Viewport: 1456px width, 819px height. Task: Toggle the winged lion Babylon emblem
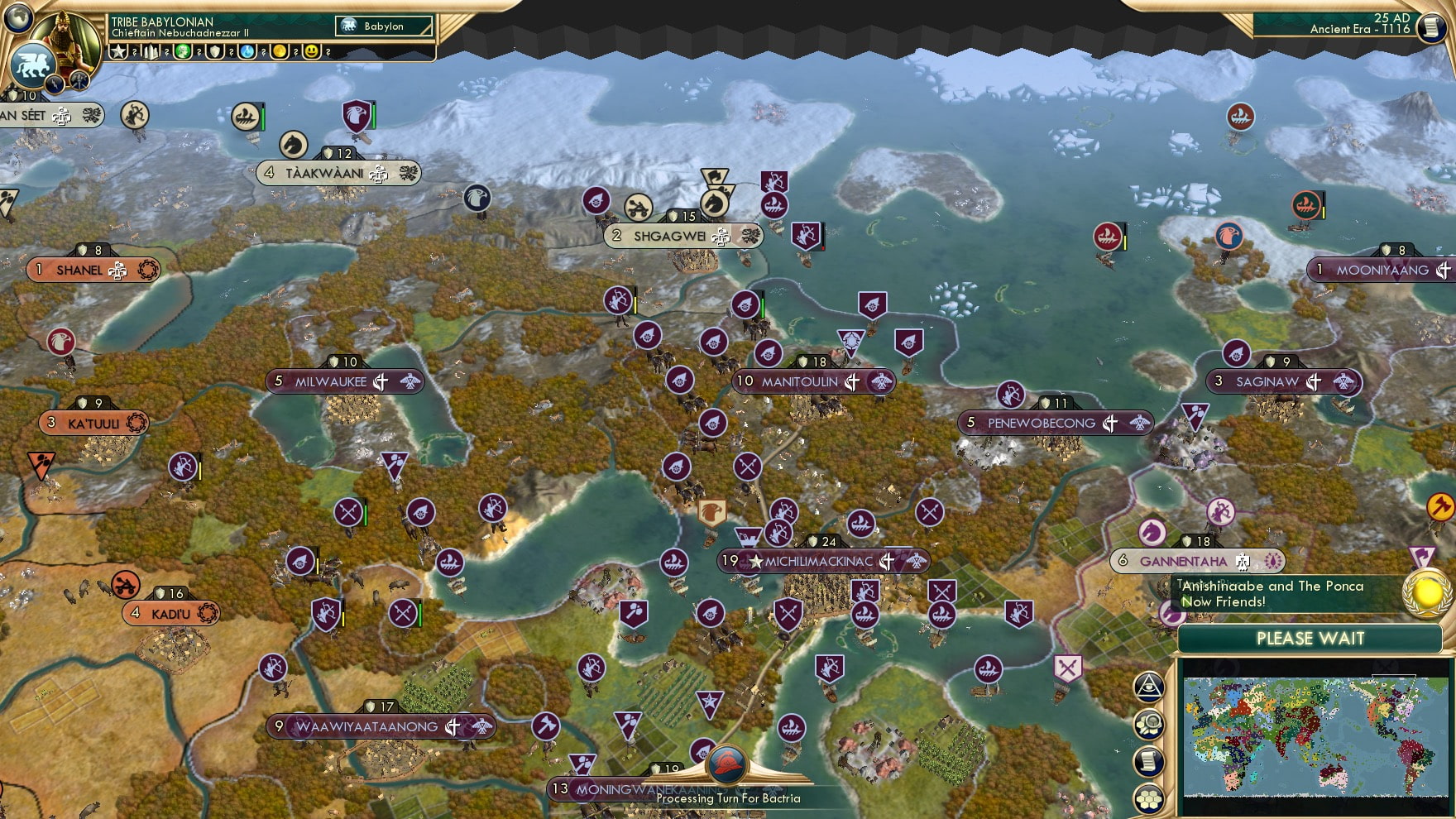(x=31, y=66)
